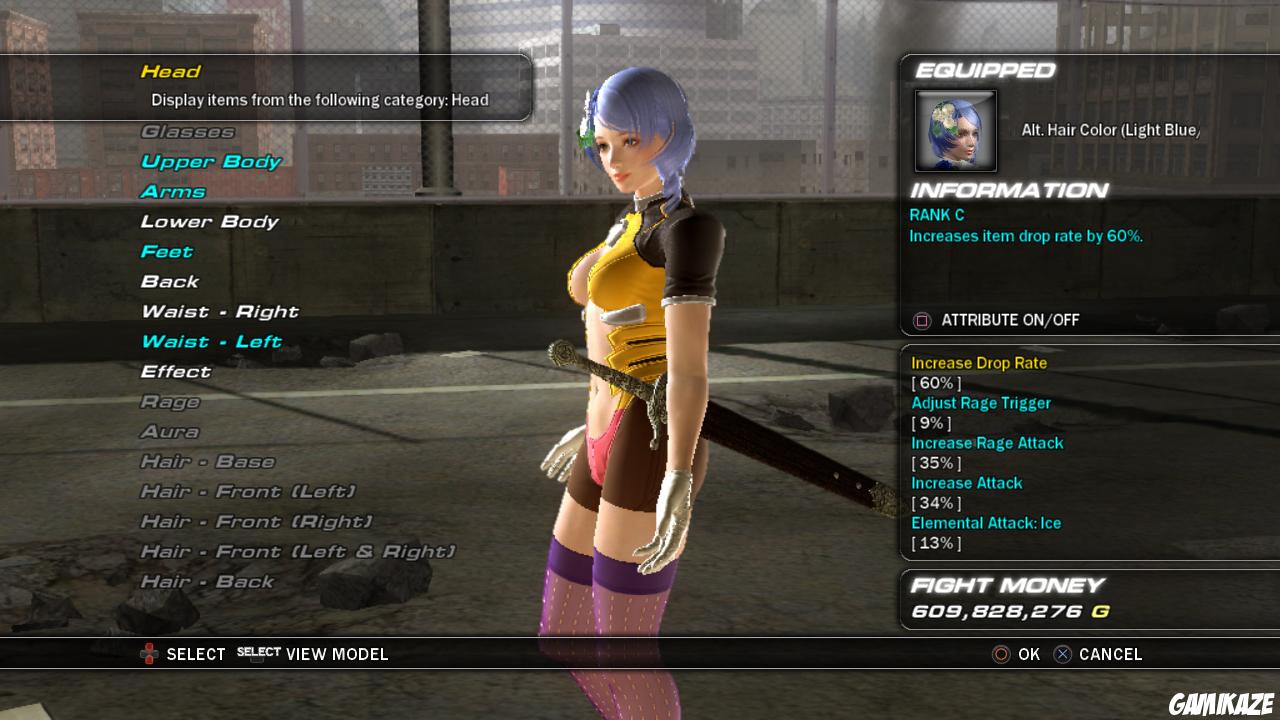Click the Increase Attack 34% value

pyautogui.click(x=936, y=503)
